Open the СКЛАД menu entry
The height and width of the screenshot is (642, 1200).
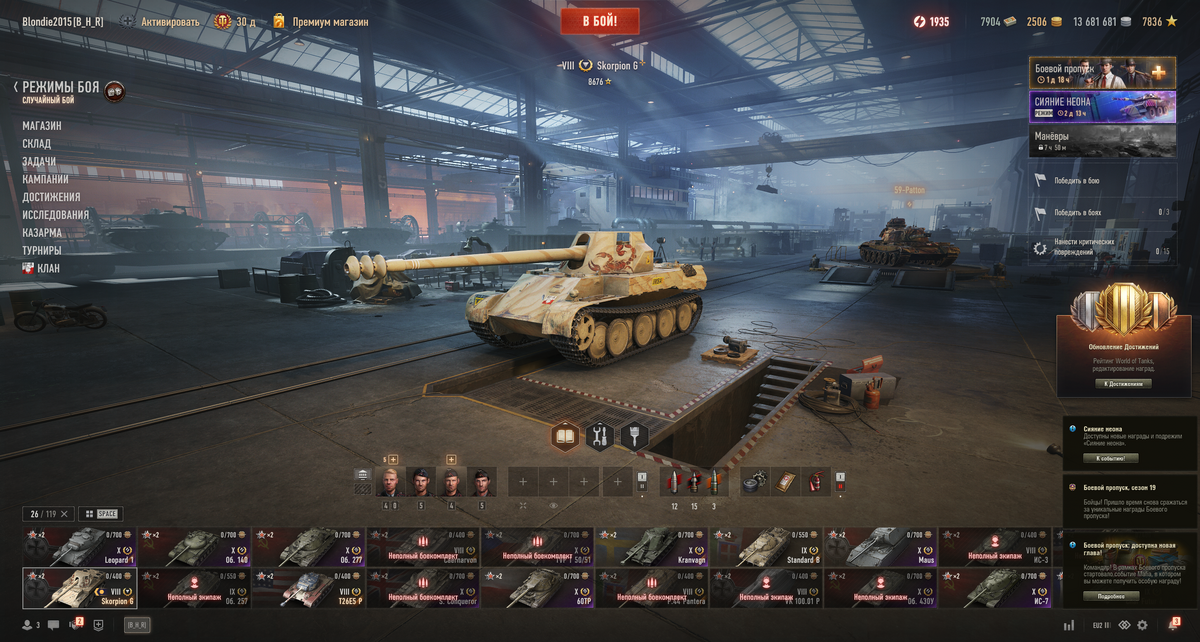point(37,144)
